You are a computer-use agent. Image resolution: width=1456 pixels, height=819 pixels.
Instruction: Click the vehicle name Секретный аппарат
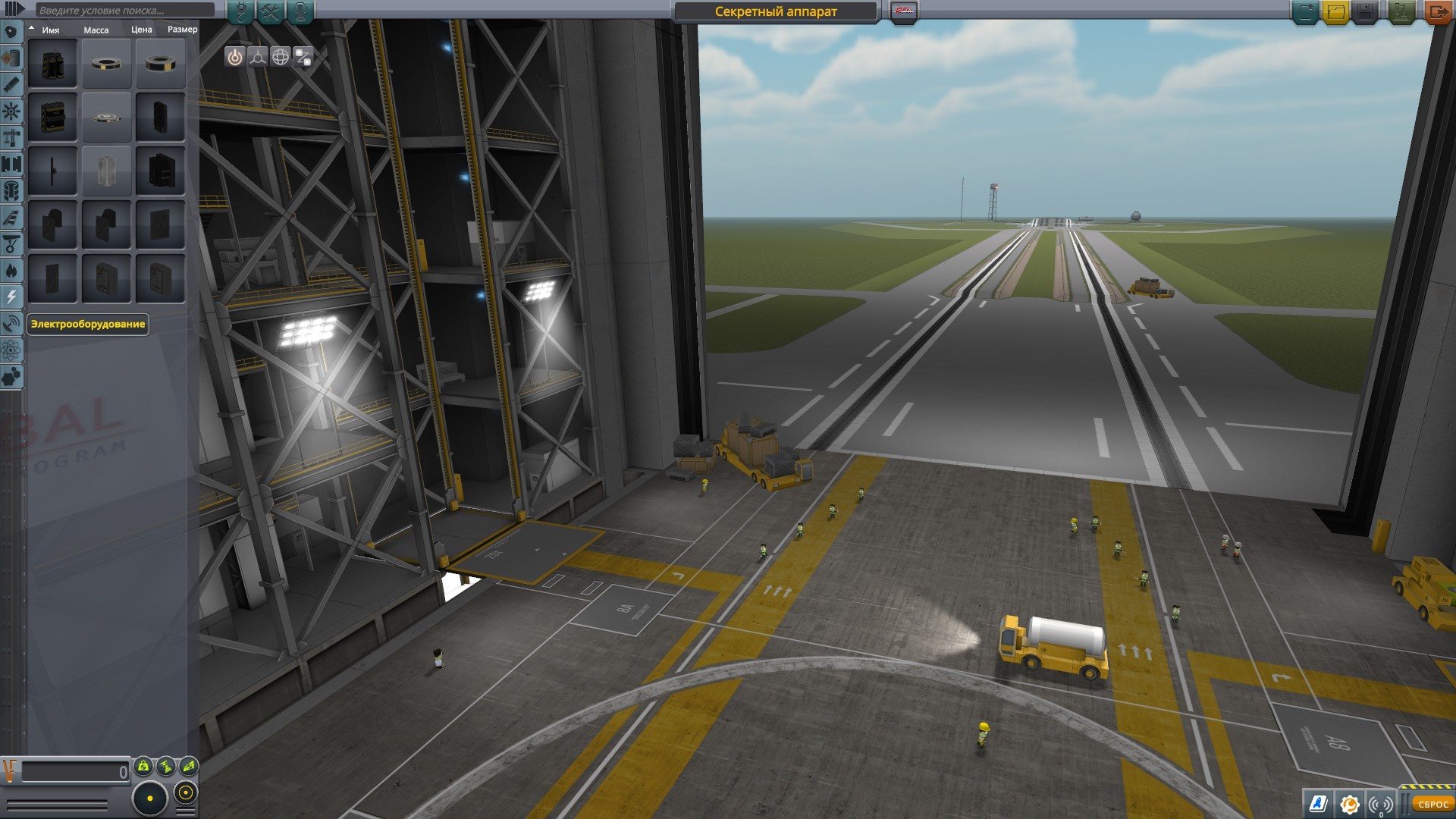tap(773, 11)
